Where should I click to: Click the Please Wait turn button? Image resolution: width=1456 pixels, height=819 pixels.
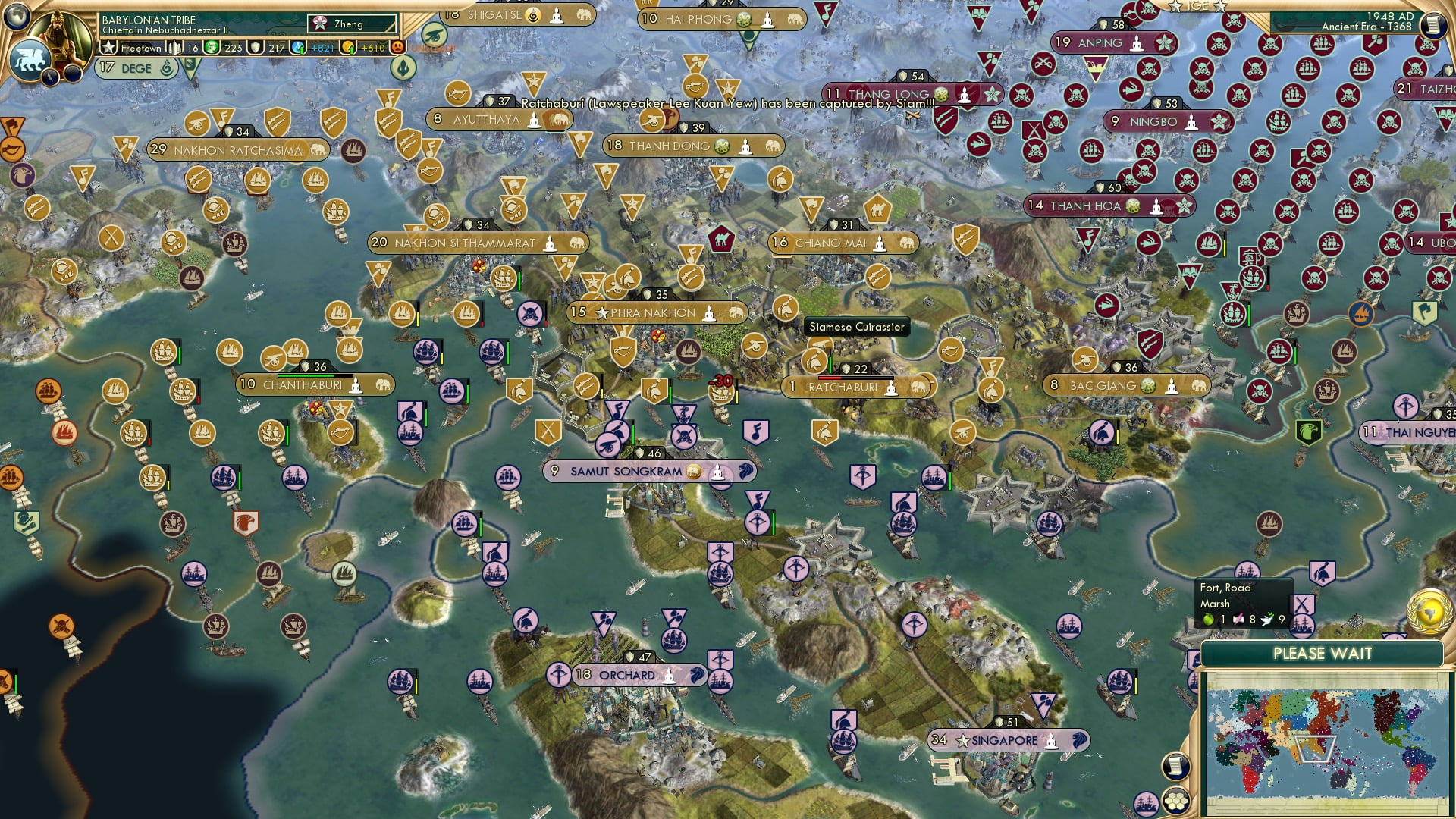1322,654
